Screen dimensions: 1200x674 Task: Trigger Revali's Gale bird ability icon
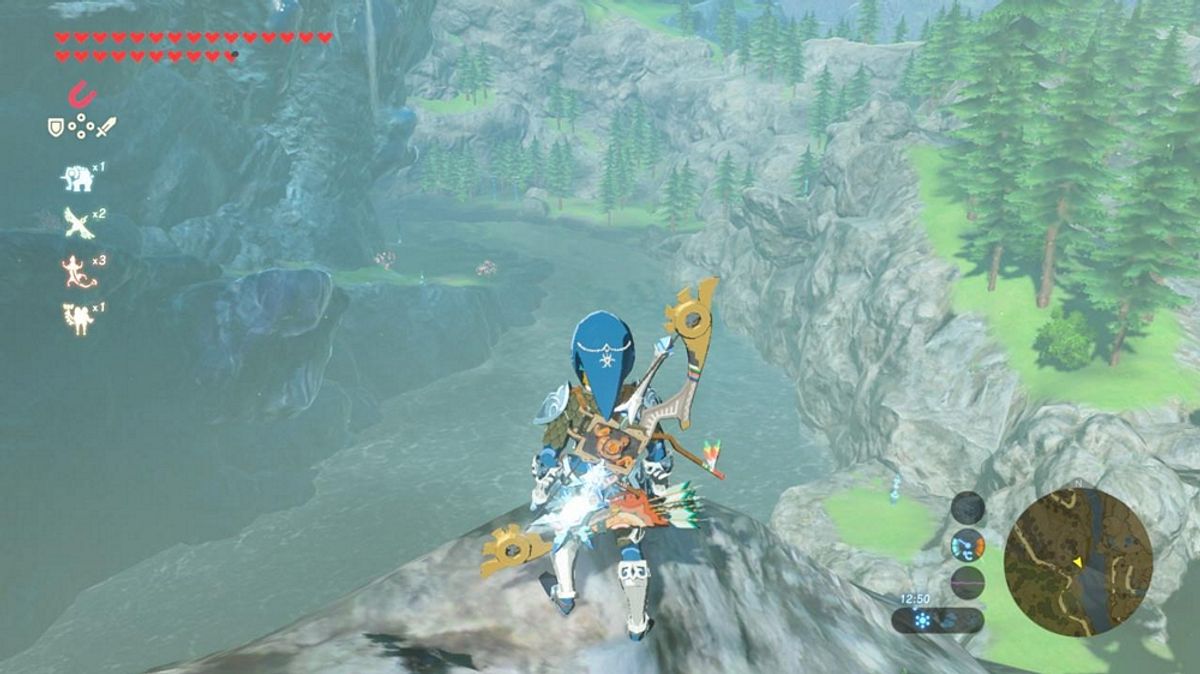[78, 223]
